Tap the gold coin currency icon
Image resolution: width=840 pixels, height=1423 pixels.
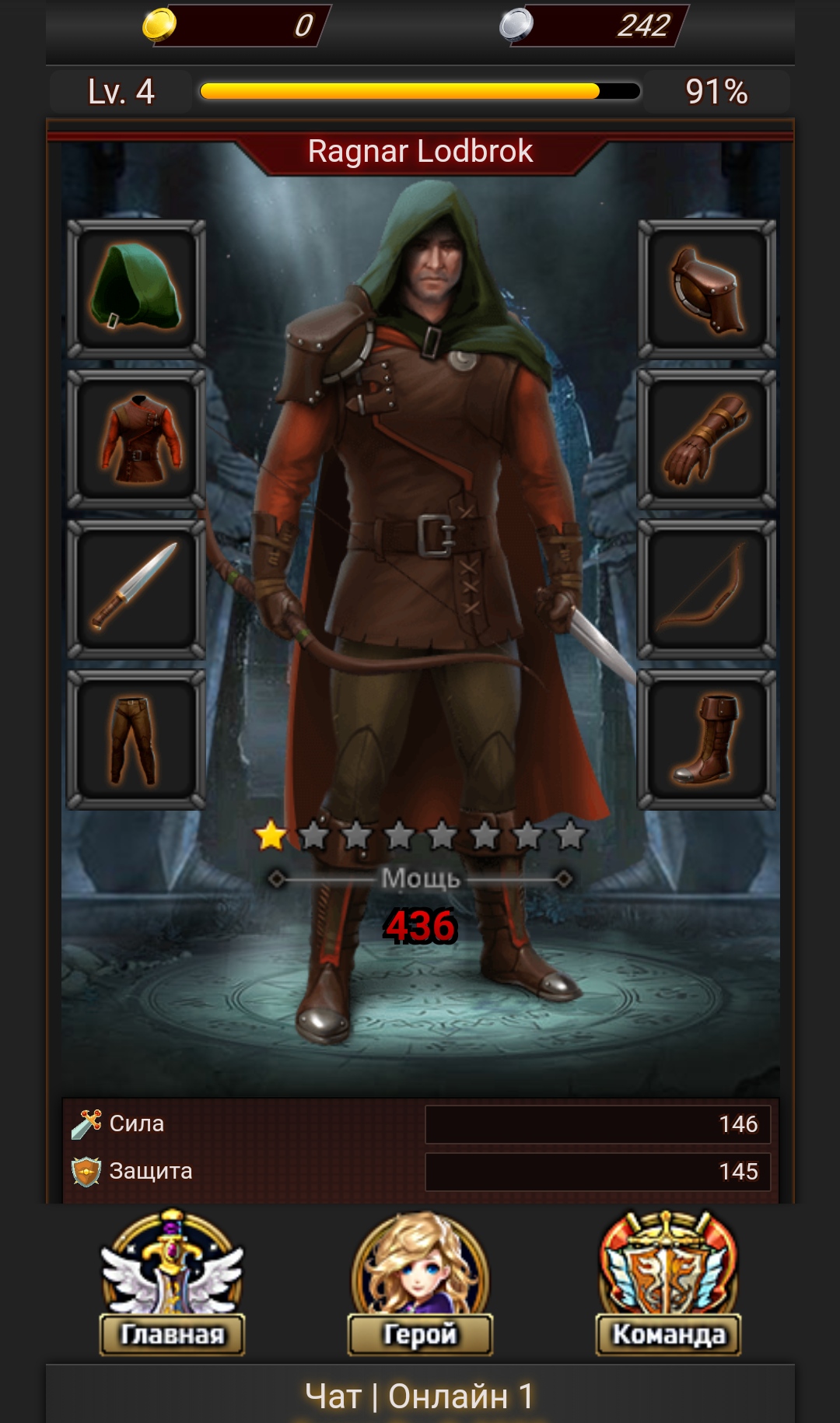[x=159, y=24]
